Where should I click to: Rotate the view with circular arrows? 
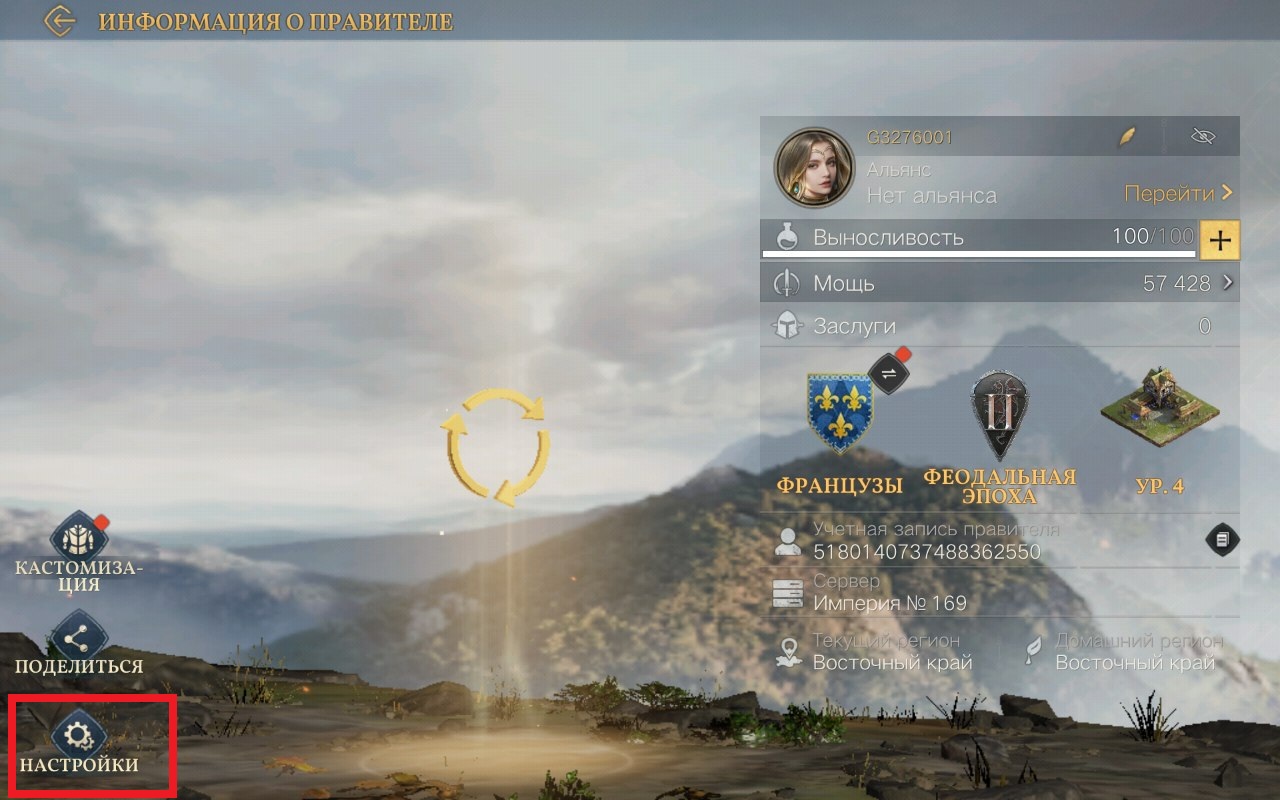[x=495, y=445]
